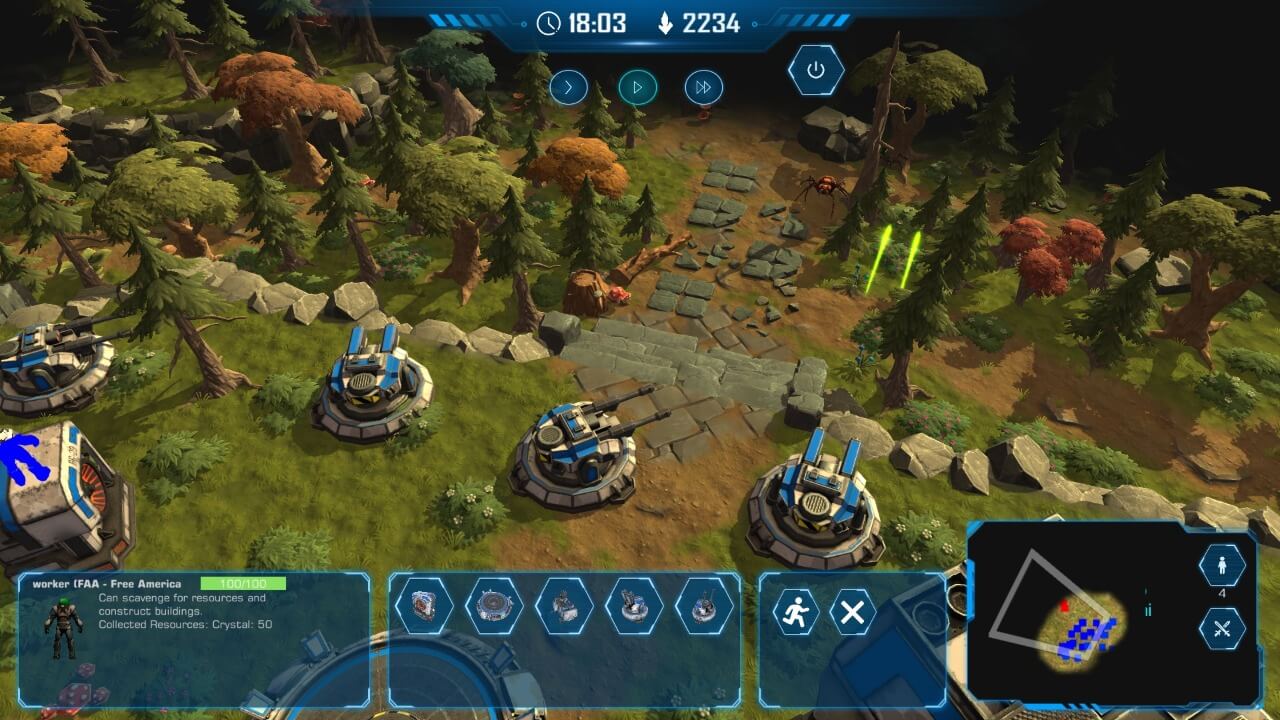
Task: Set game speed to slow single arrow
Action: 568,87
